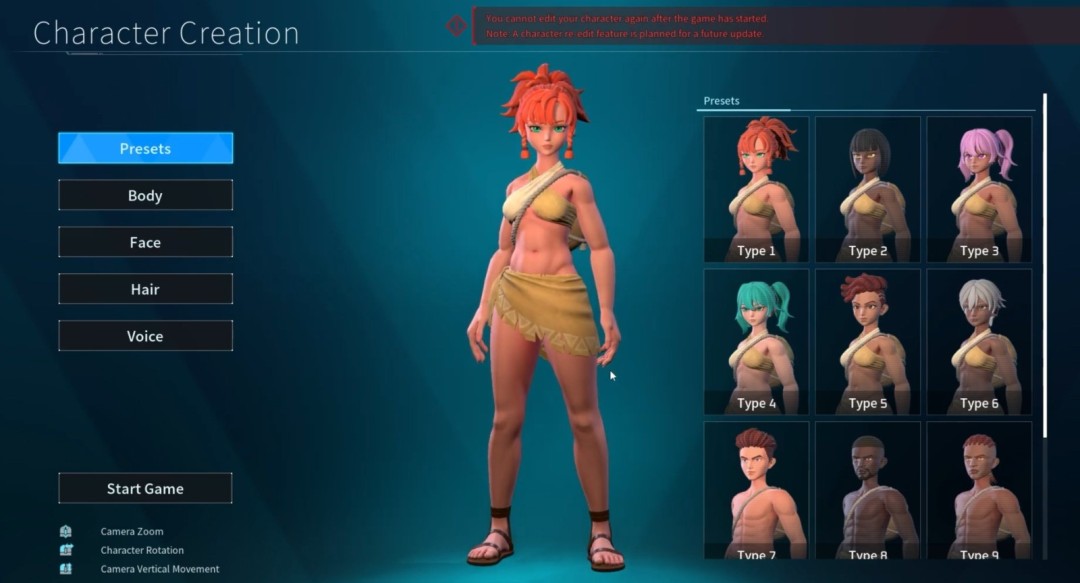
Task: Choose the Type 2 black bob preset
Action: click(x=868, y=190)
